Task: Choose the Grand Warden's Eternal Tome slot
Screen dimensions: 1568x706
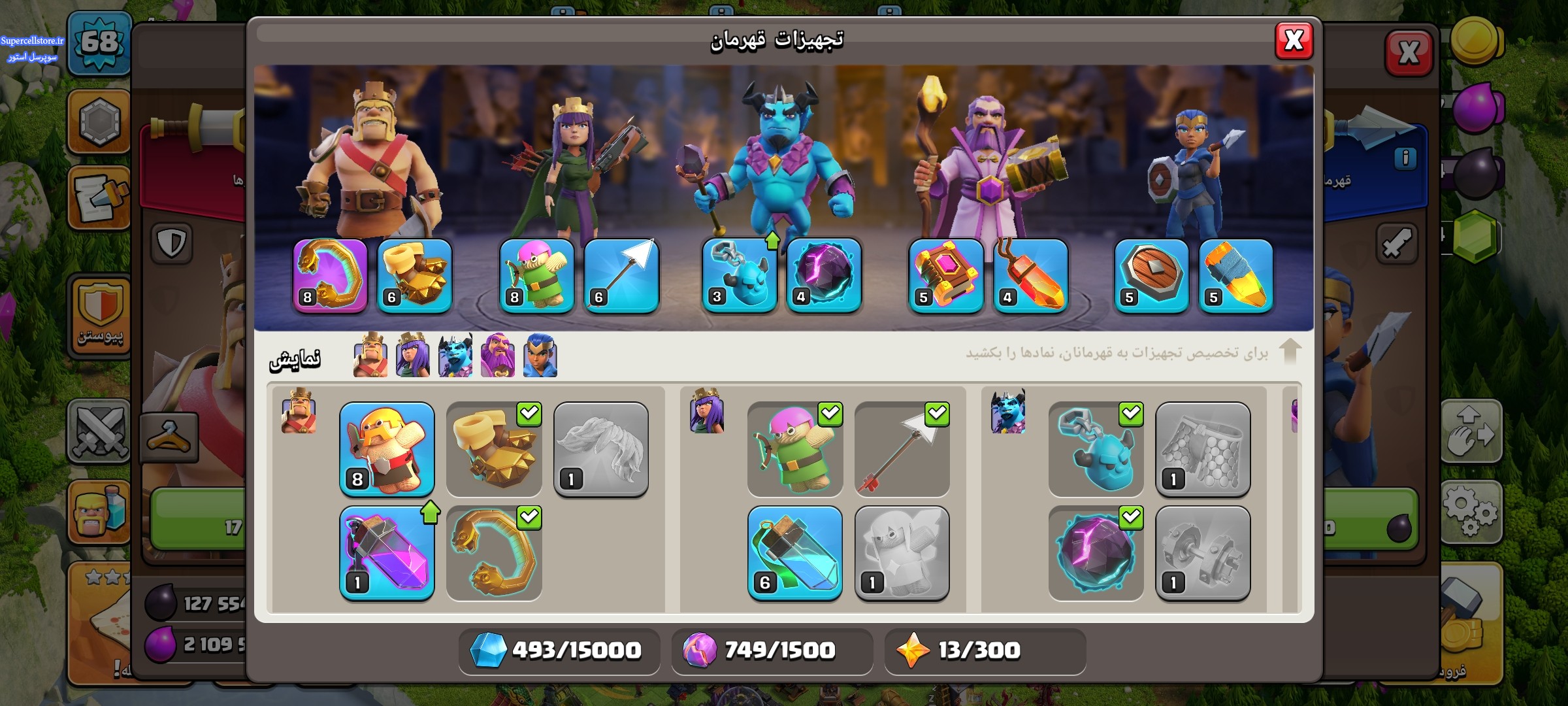Action: coord(946,276)
